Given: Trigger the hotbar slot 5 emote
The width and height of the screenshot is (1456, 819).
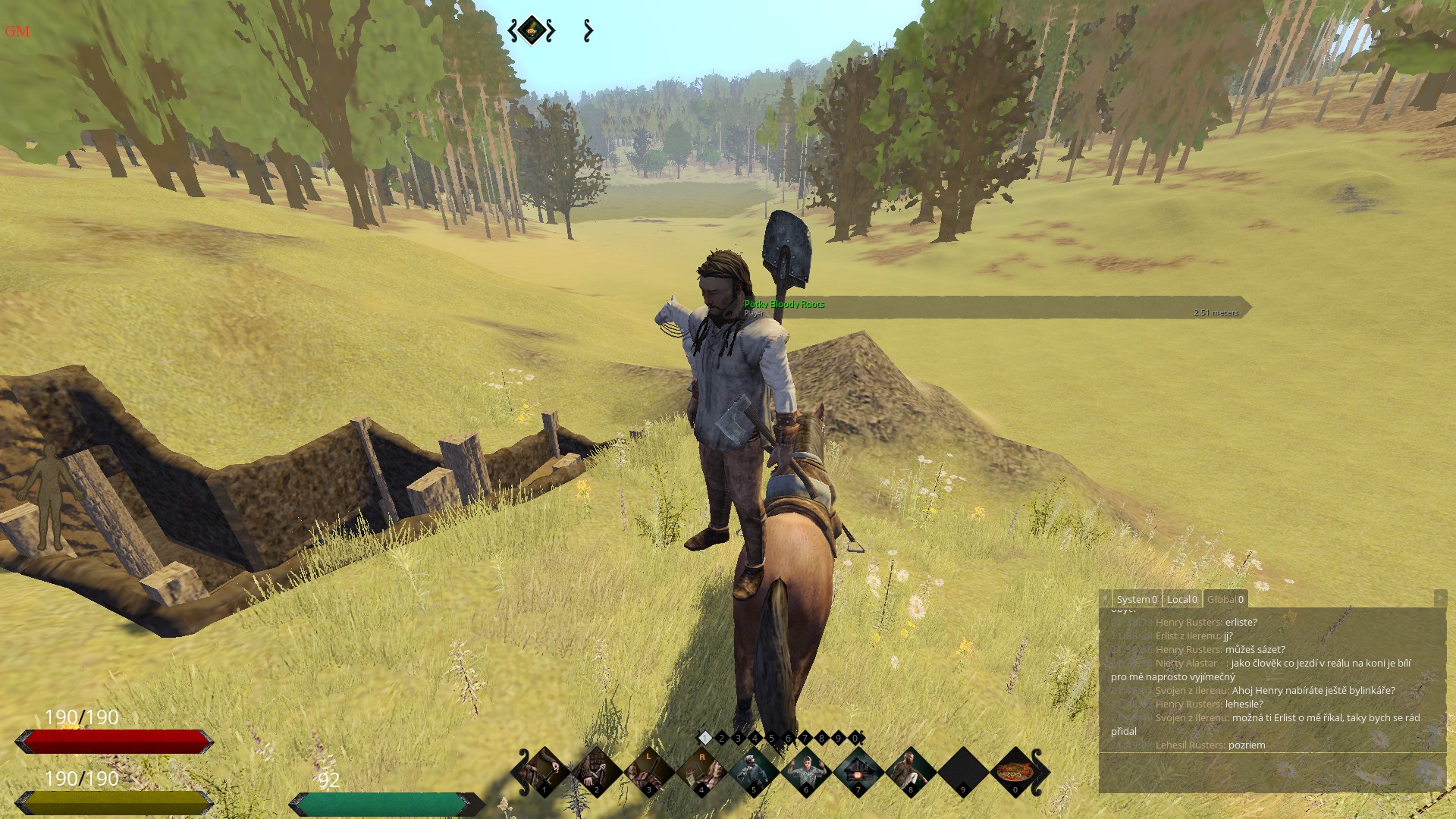Looking at the screenshot, I should (753, 772).
